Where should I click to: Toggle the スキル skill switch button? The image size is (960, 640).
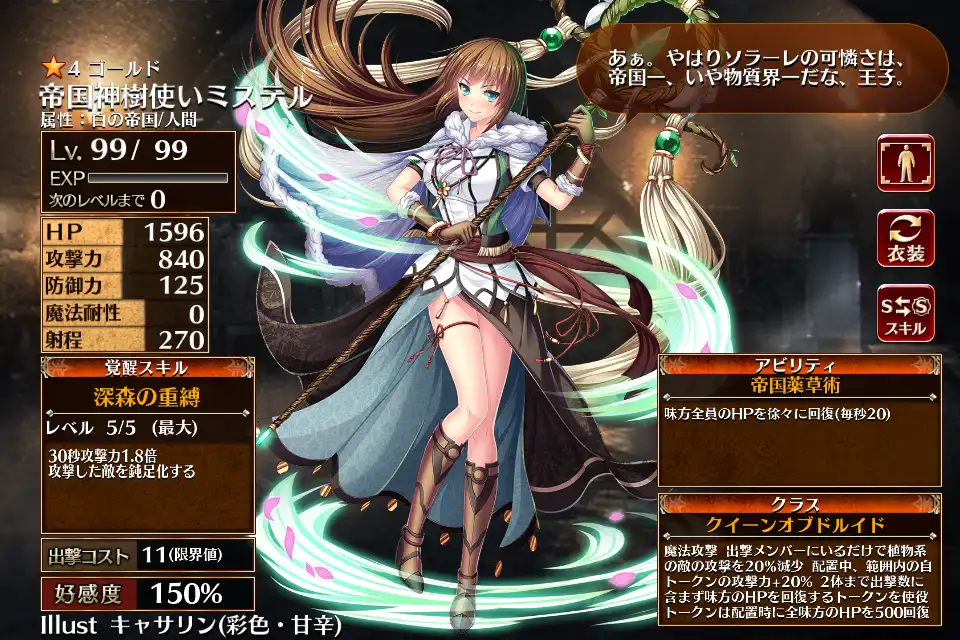click(x=905, y=312)
